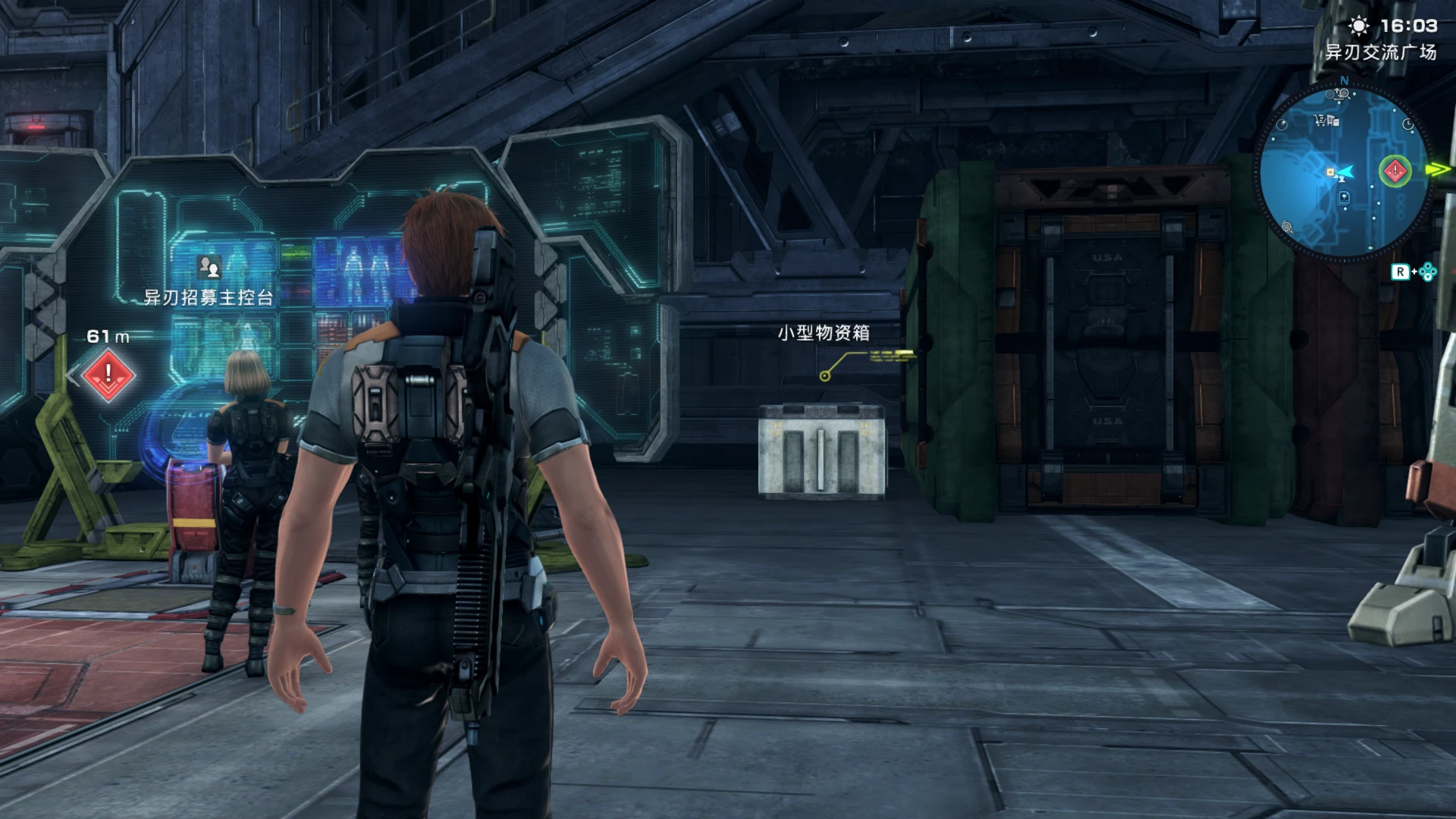
Task: Select the yellow double-arrow indicator beside the minimap
Action: tap(1438, 168)
